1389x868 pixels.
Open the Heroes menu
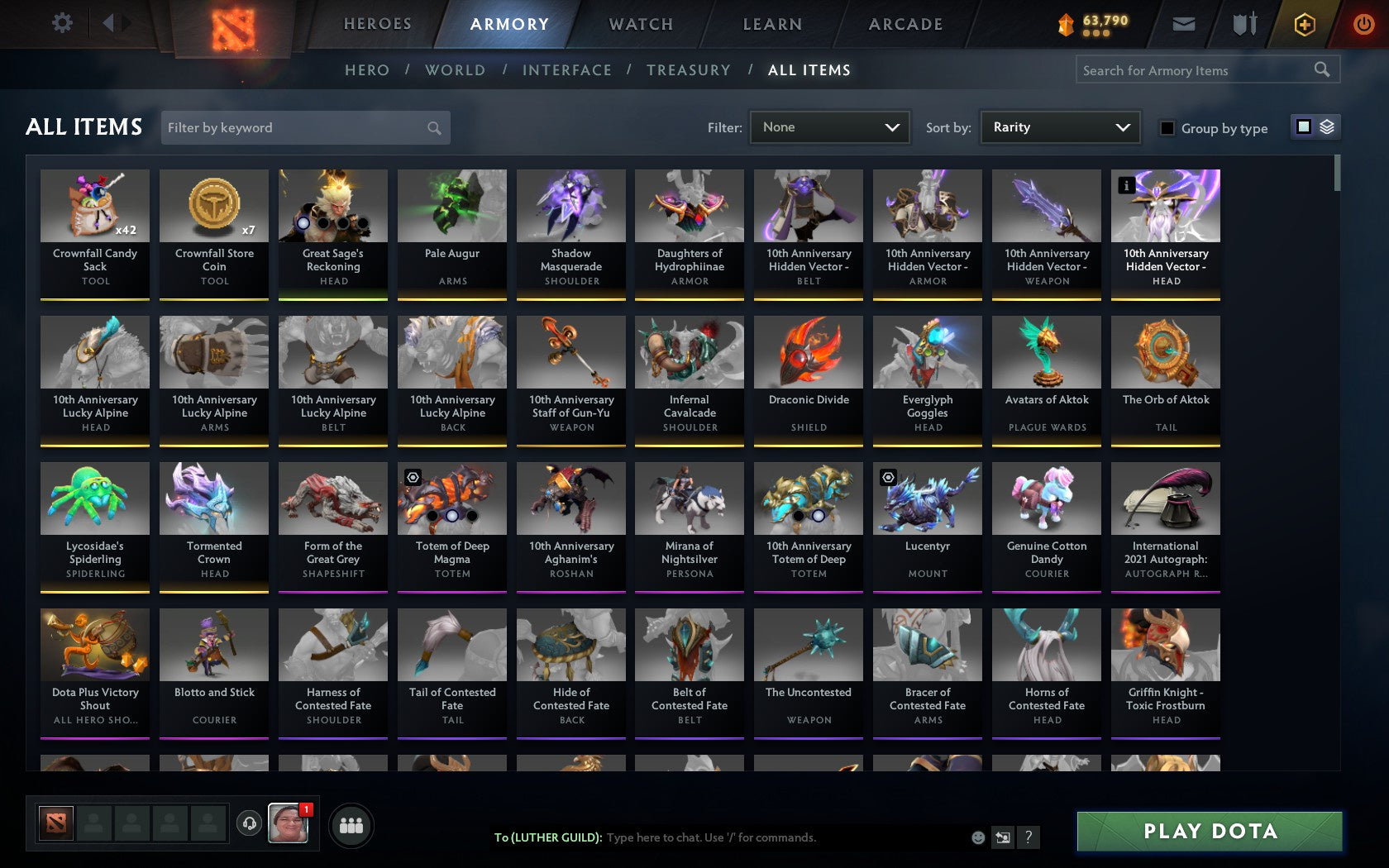(x=377, y=24)
